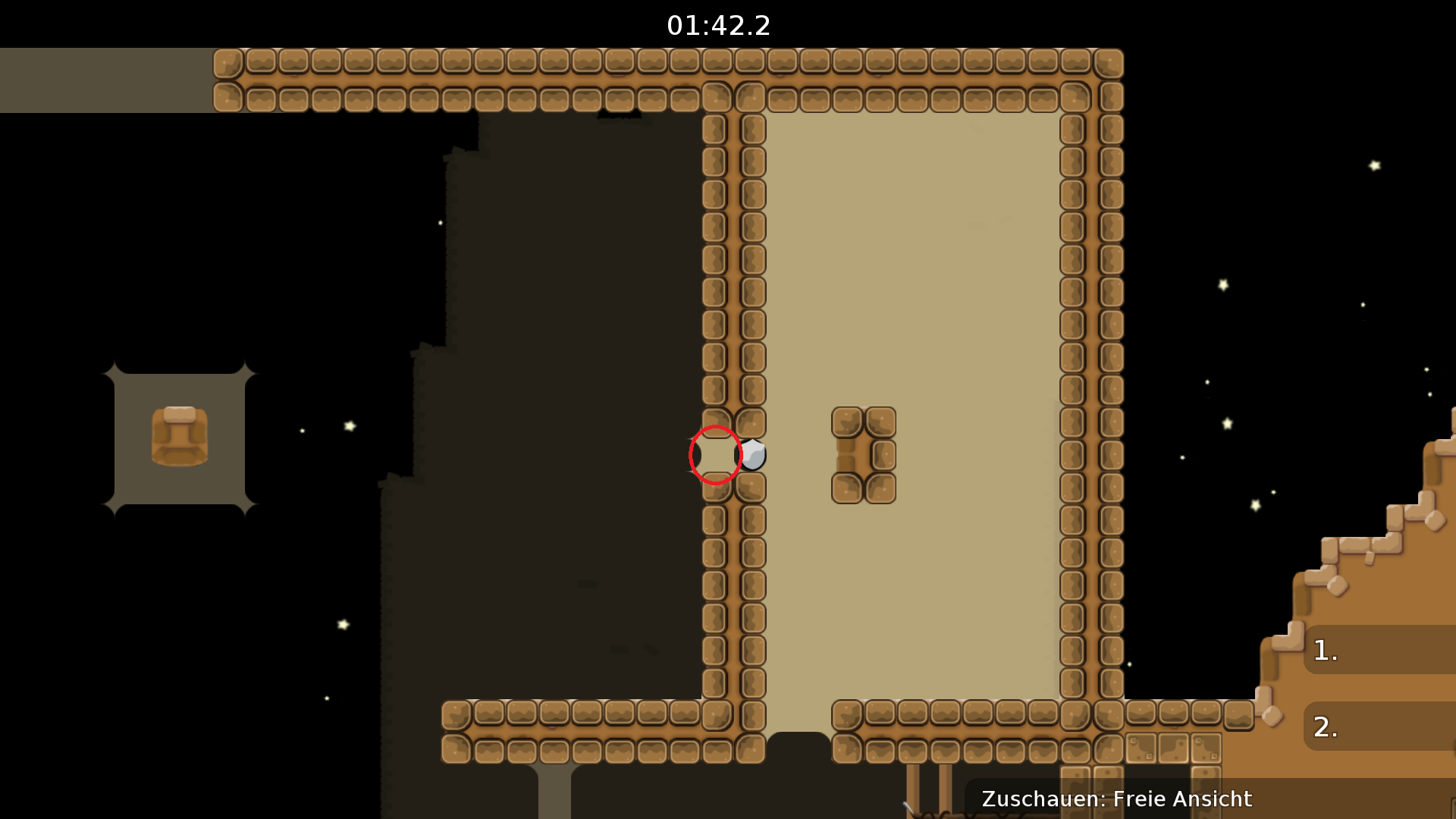Click the grey ball beside the red circle
Screen dimensions: 1456x819
(755, 454)
